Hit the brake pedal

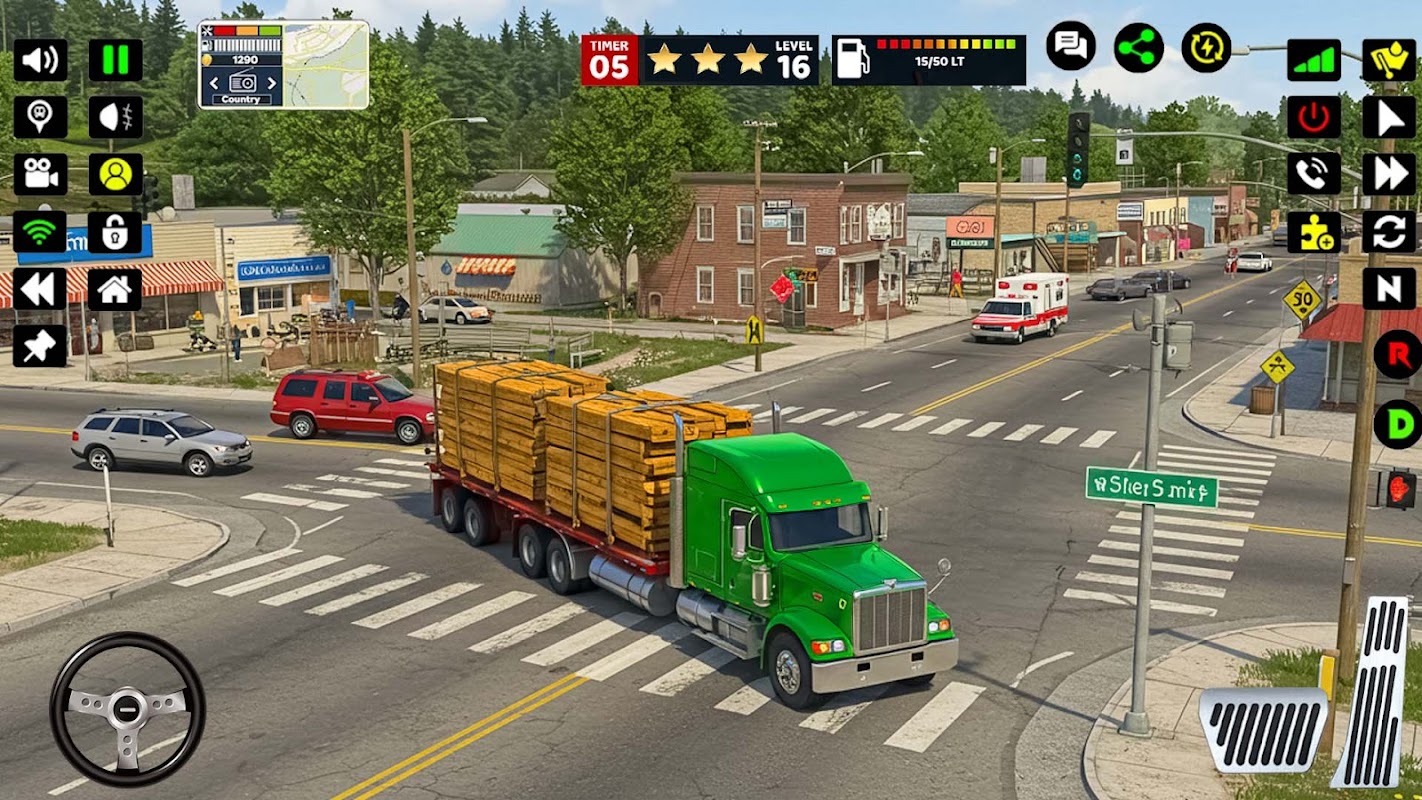1263,728
